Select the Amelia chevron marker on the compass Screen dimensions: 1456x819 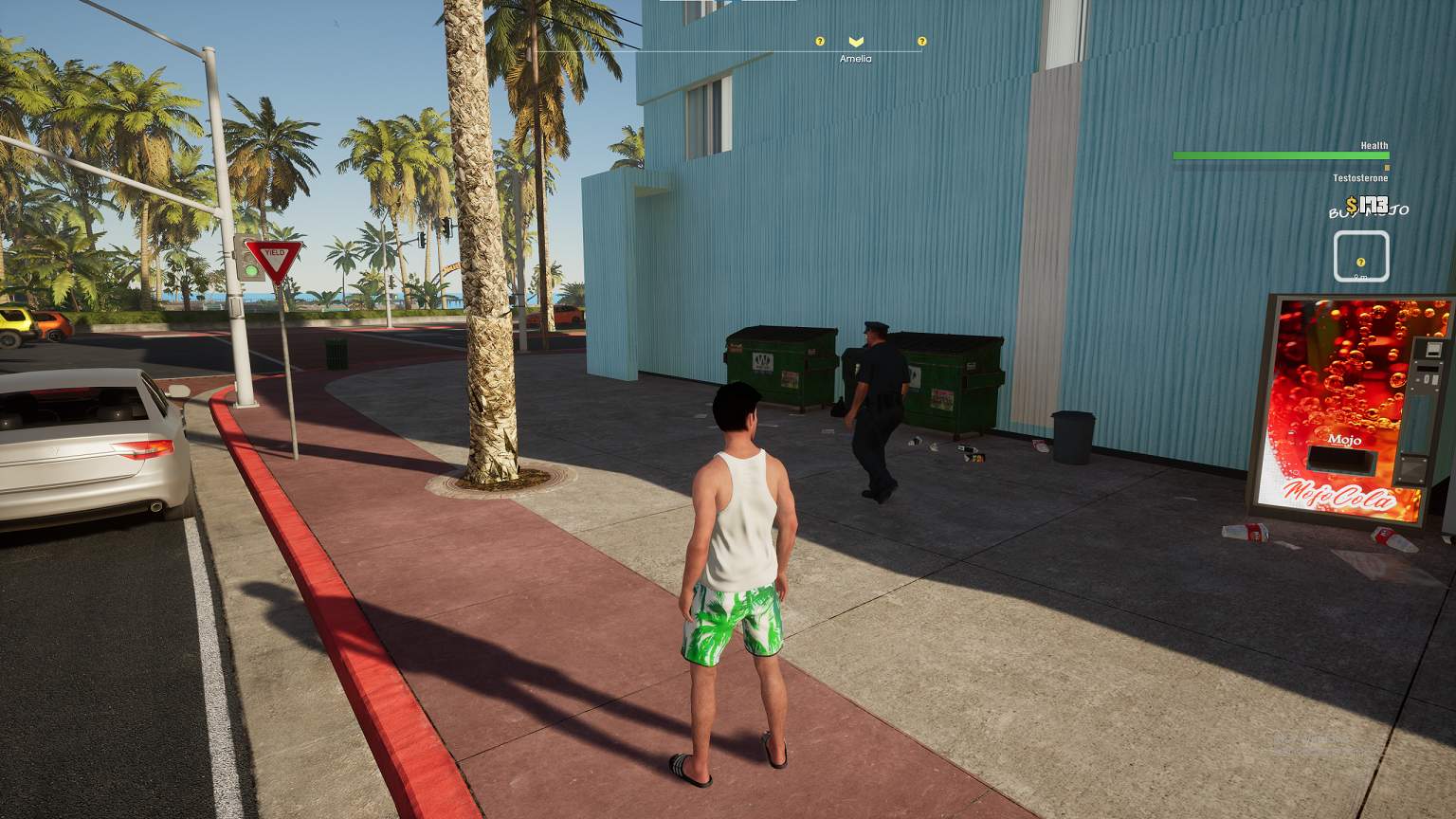pyautogui.click(x=856, y=42)
